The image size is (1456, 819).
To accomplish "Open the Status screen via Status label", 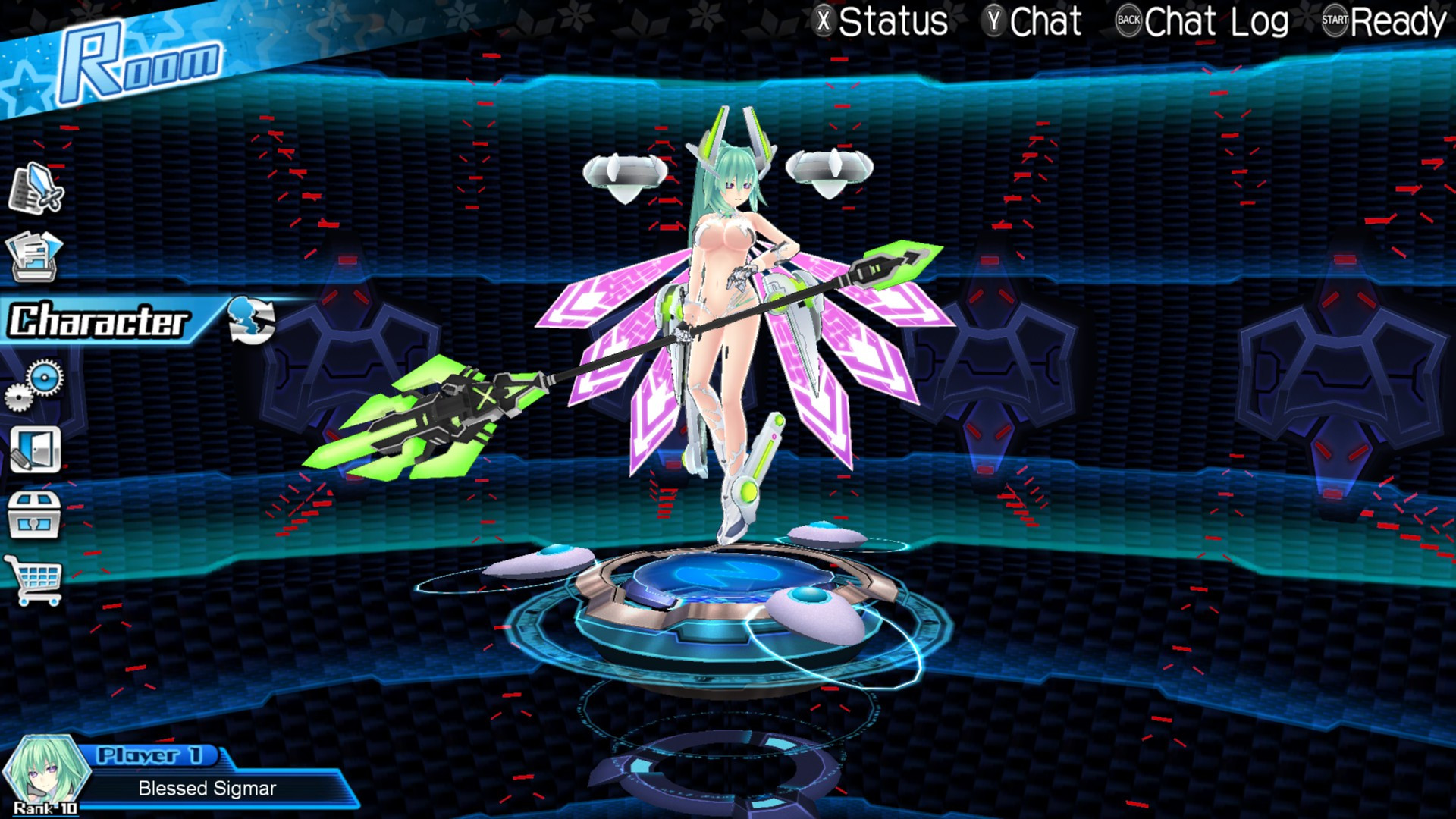I will pos(895,20).
